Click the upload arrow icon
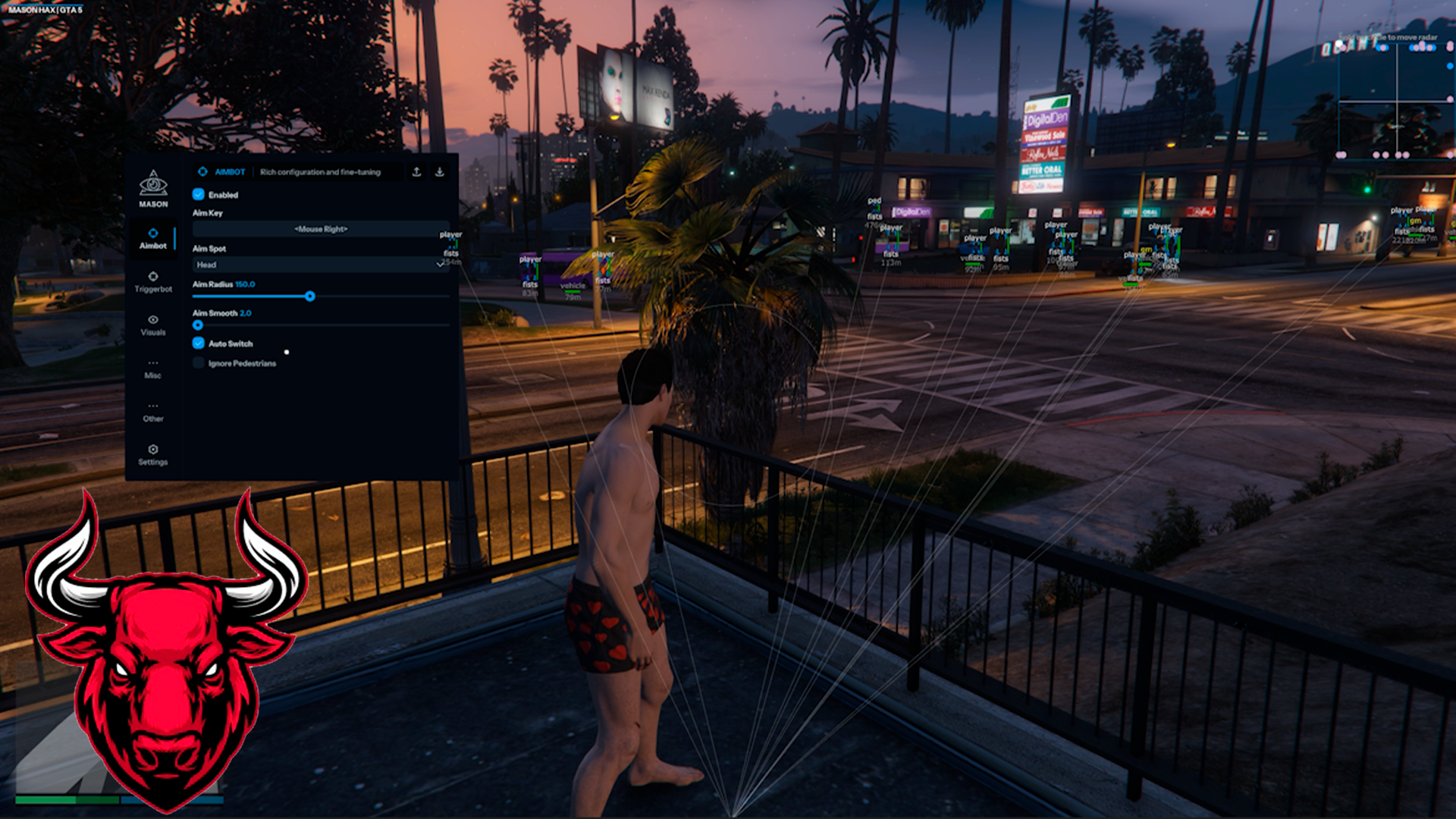Viewport: 1456px width, 819px height. click(416, 172)
